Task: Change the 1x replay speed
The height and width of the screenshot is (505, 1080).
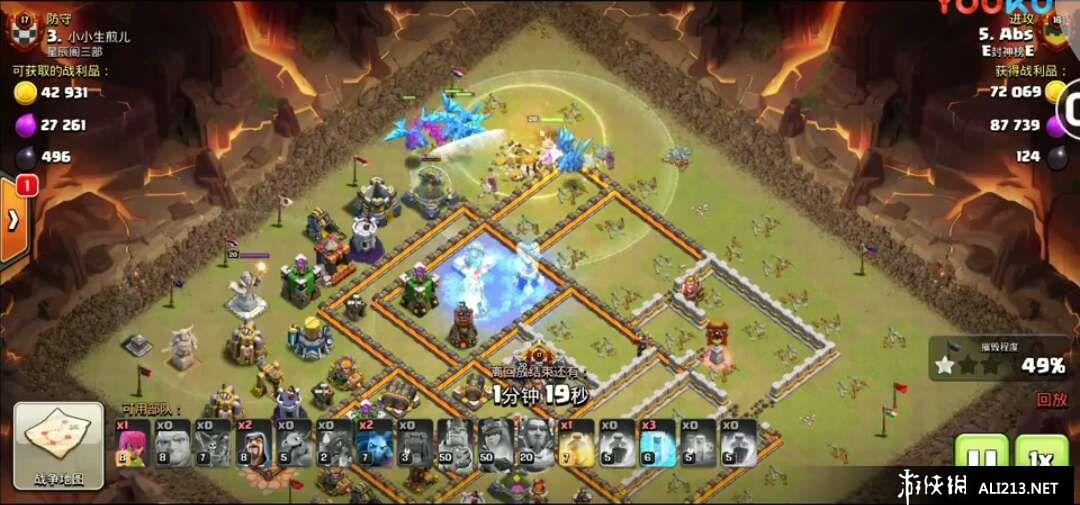Action: coord(1041,458)
